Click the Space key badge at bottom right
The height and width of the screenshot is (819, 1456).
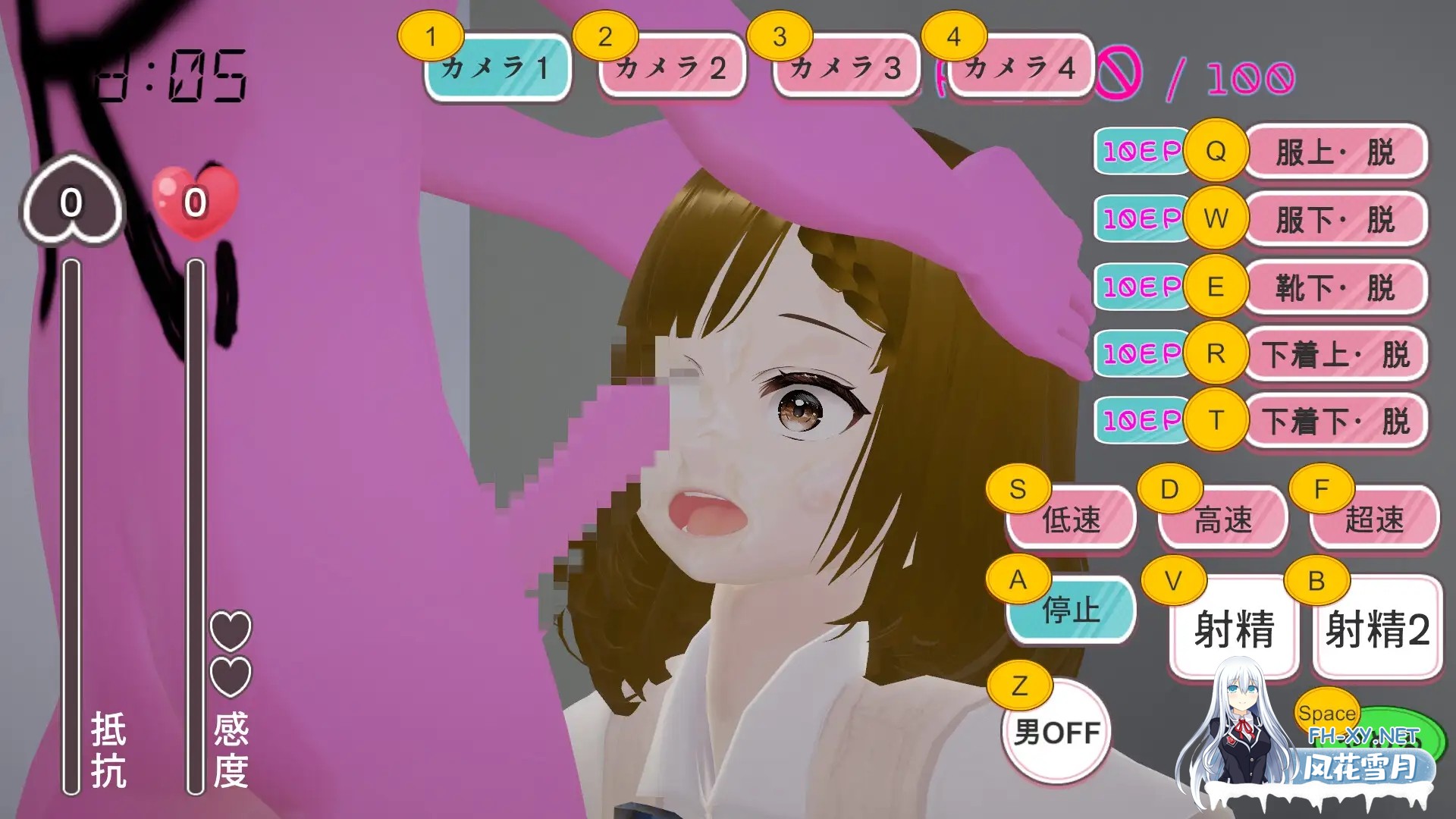(1327, 711)
